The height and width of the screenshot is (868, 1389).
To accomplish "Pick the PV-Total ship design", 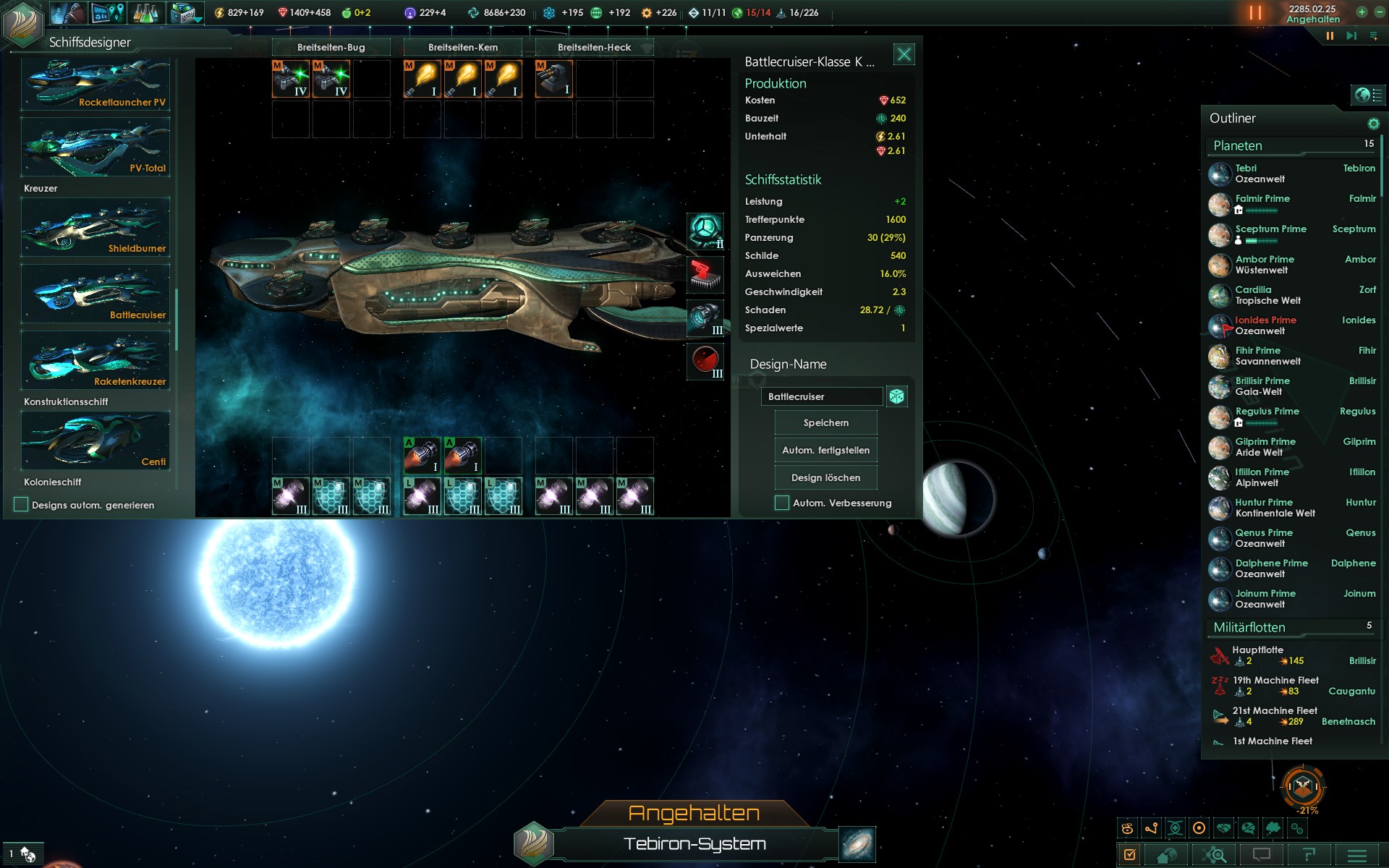I will (95, 148).
